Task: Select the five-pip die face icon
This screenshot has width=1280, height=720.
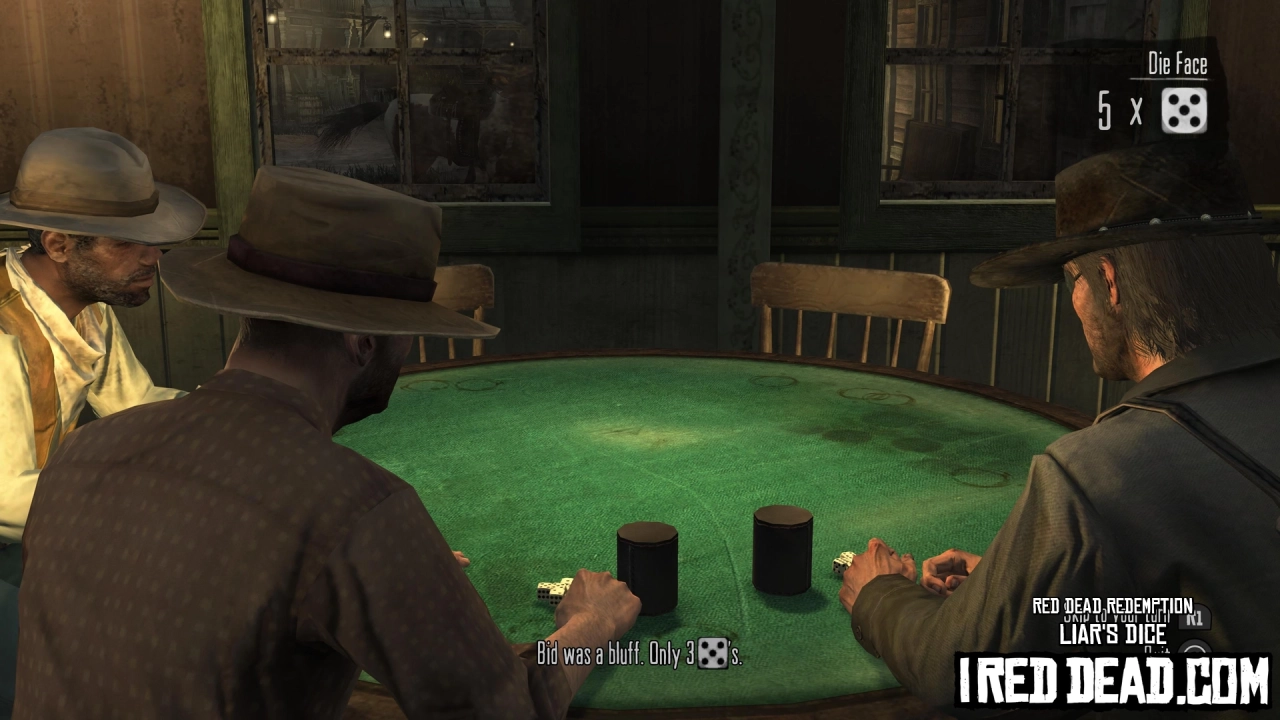Action: pos(1184,112)
